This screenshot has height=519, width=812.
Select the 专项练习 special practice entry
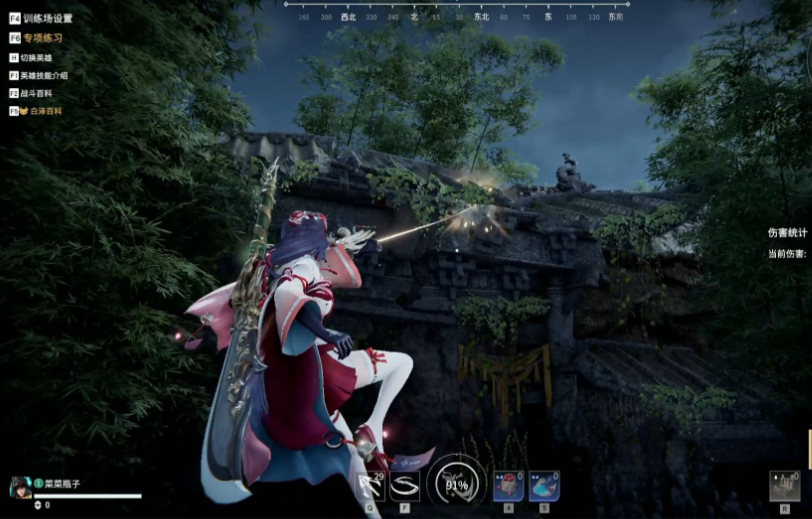click(x=42, y=38)
